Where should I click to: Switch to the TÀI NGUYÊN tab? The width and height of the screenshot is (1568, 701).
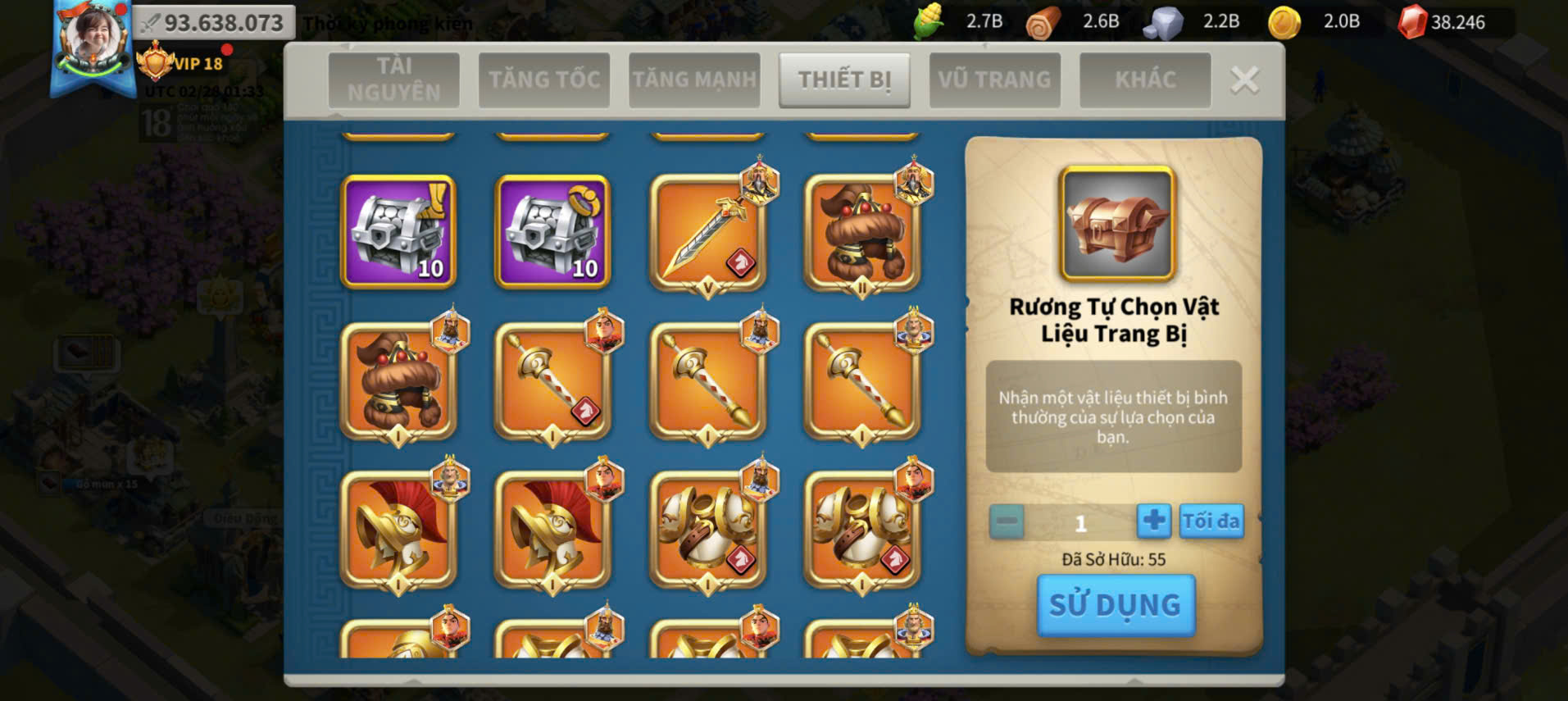point(393,80)
